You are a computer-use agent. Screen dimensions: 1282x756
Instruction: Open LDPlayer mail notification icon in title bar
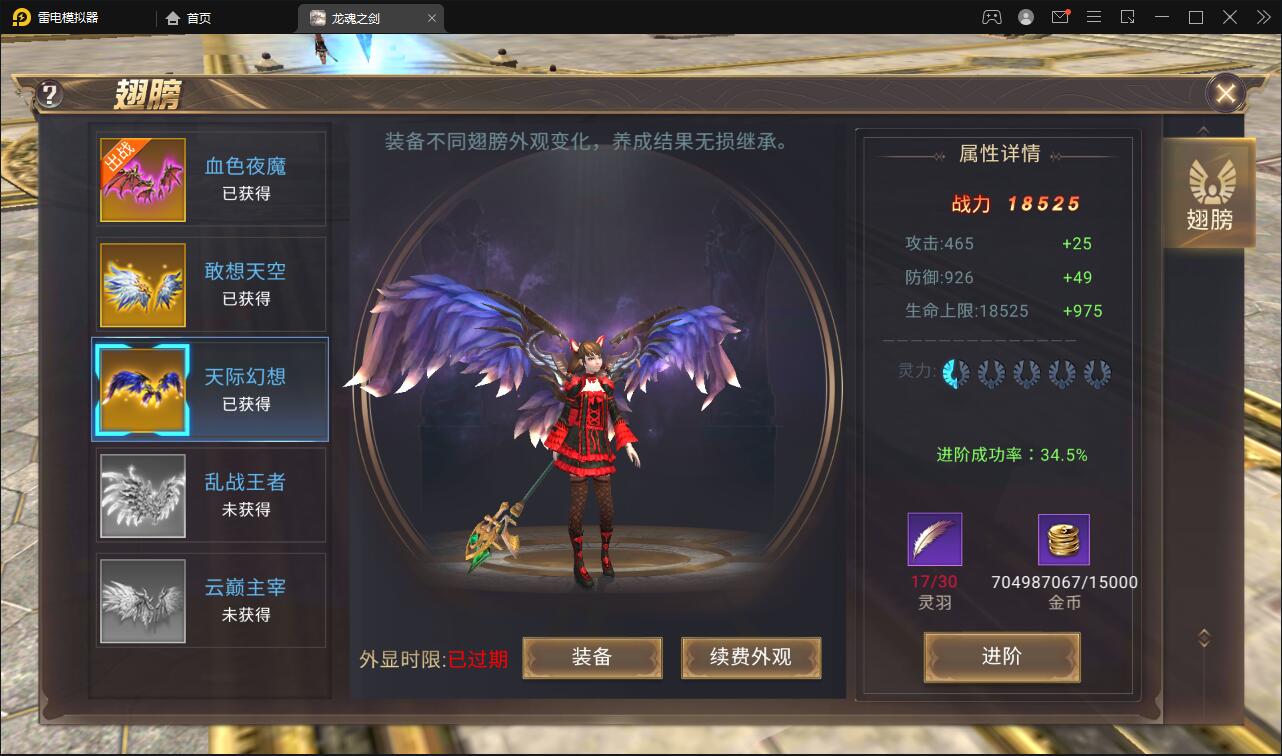1063,16
